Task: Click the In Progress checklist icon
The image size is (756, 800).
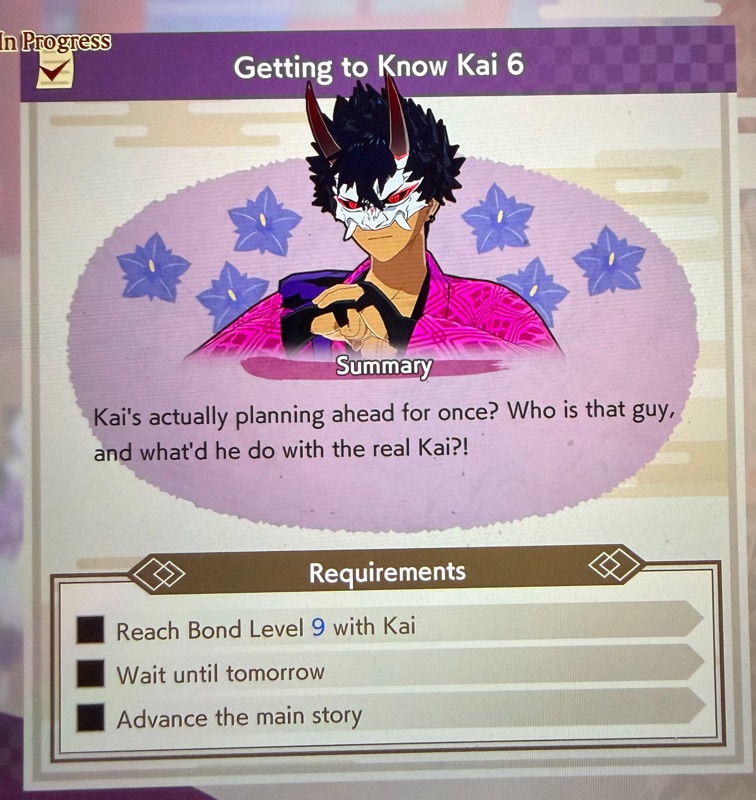Action: click(52, 71)
